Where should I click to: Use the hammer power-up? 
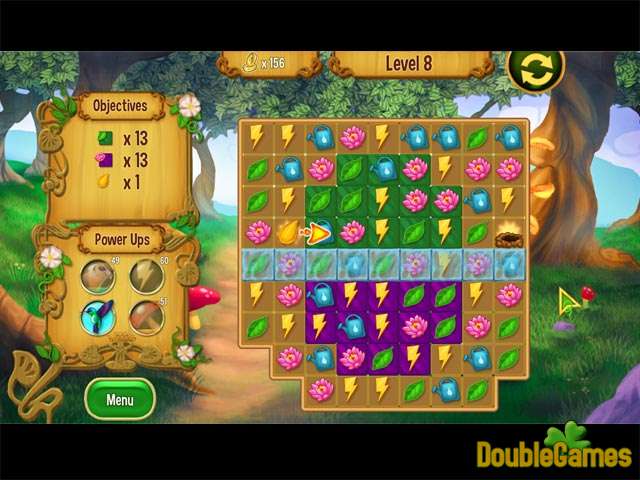[146, 317]
